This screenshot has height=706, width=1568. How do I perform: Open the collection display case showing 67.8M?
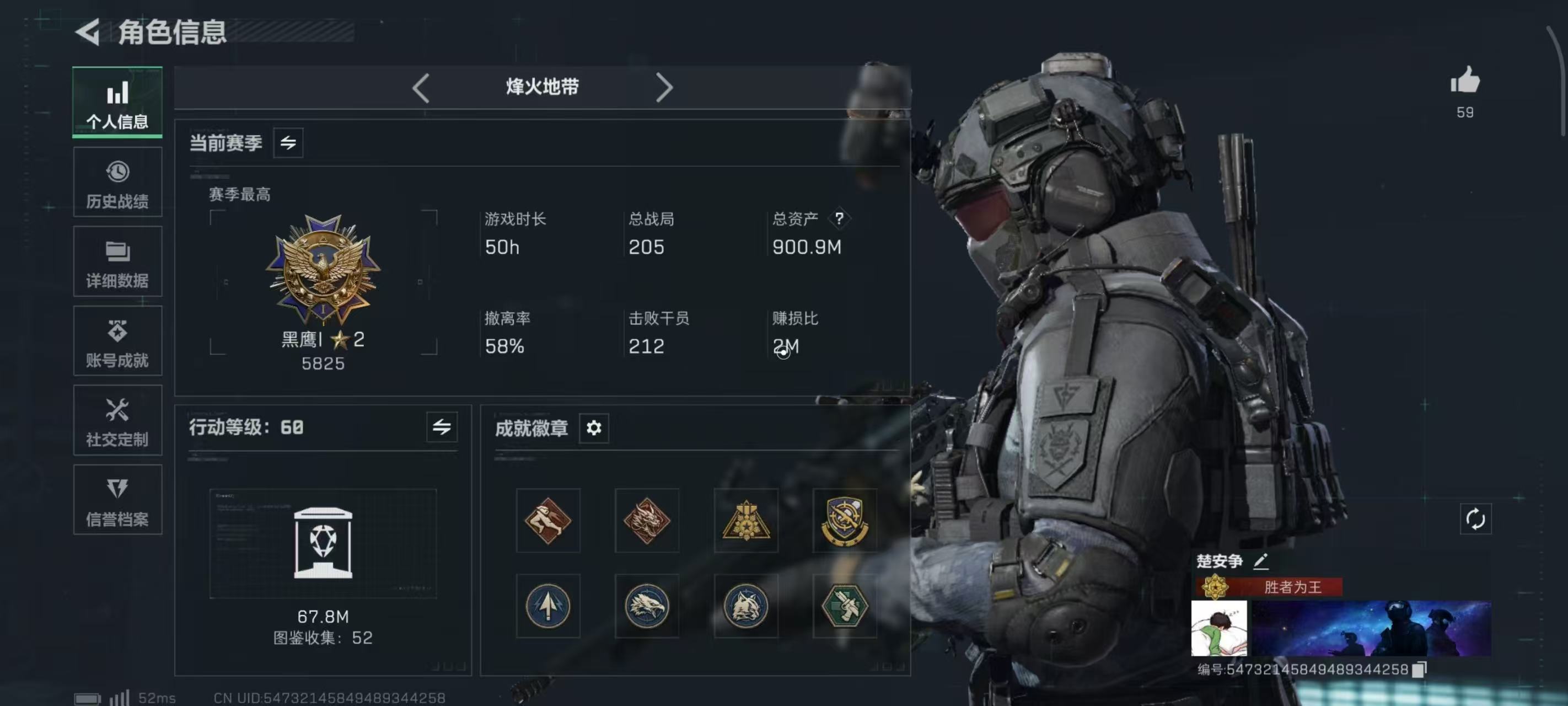[x=323, y=543]
